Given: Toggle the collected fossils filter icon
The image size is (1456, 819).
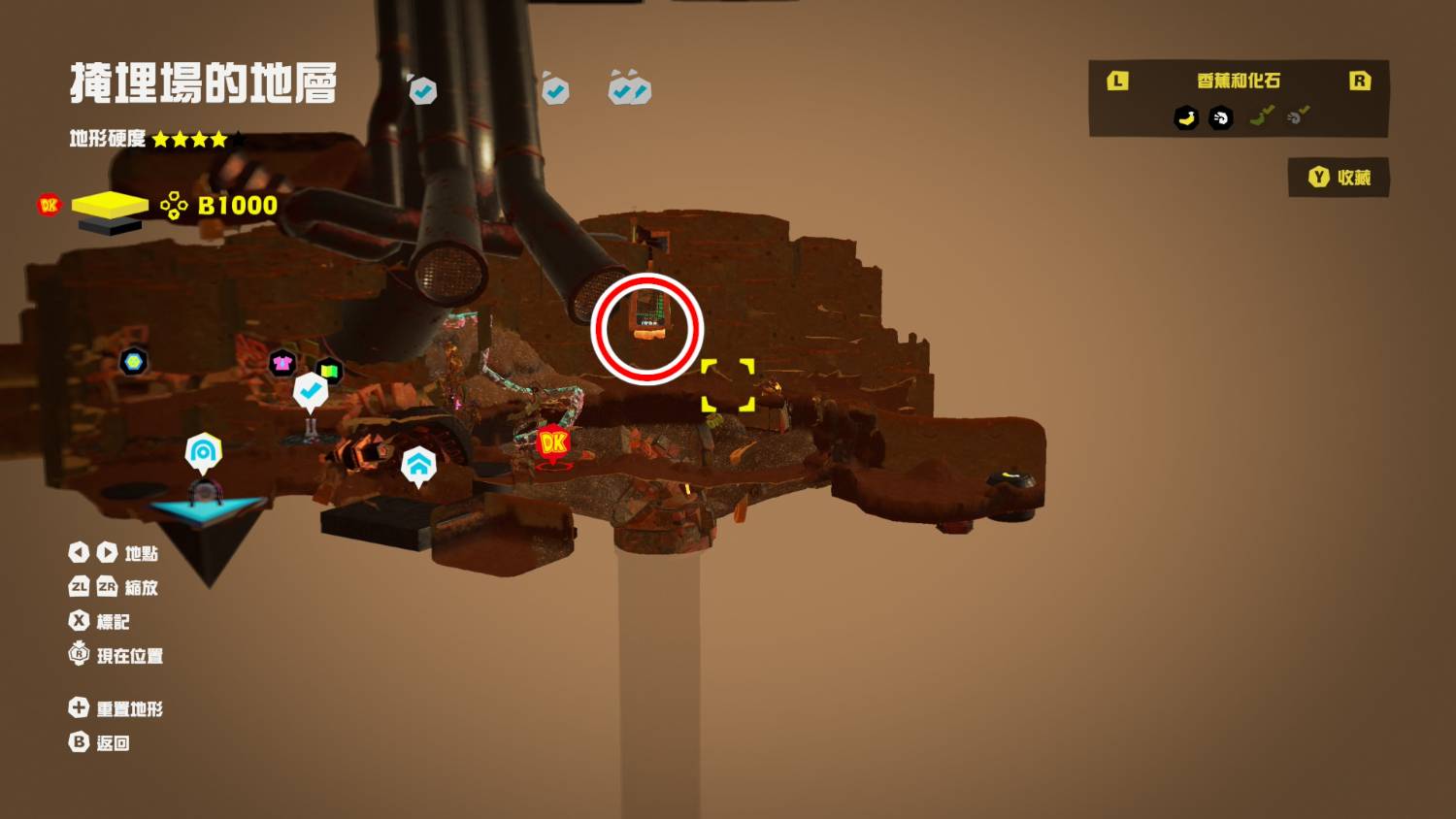Looking at the screenshot, I should point(1298,117).
